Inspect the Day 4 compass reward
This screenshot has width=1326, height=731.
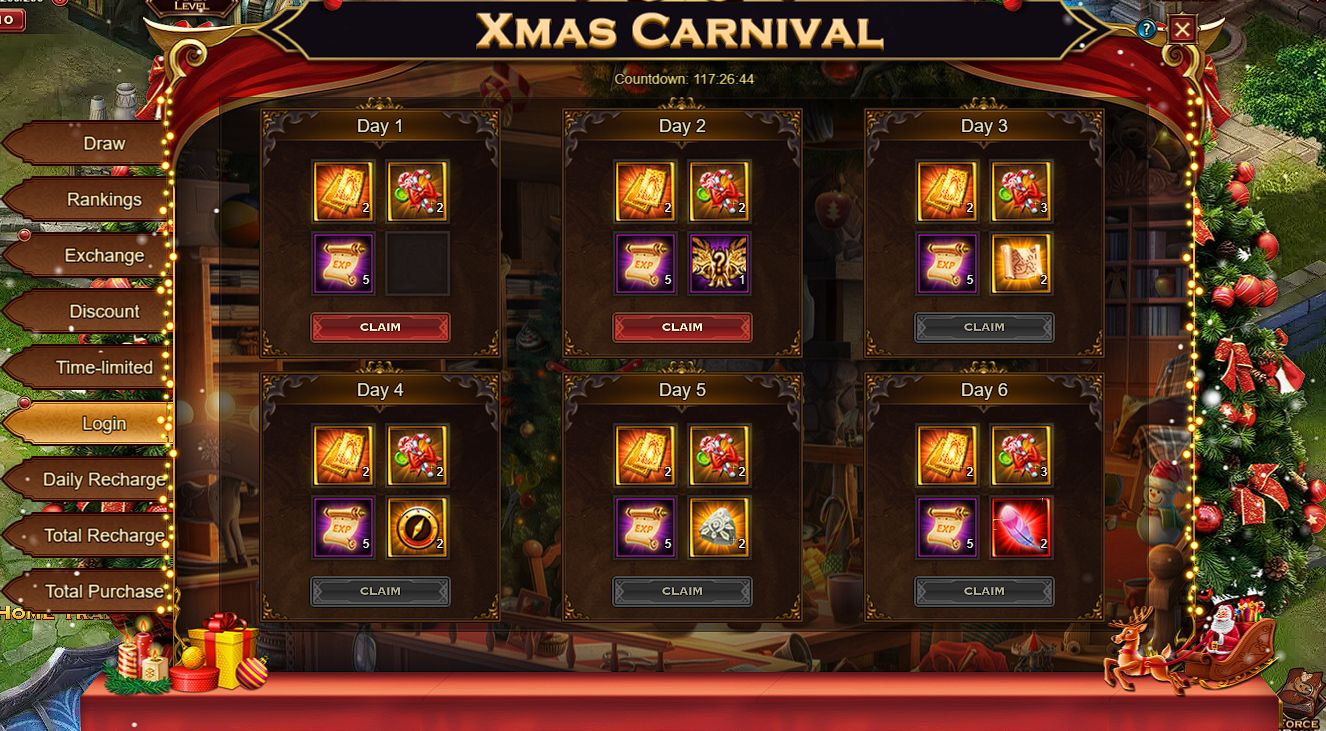417,528
